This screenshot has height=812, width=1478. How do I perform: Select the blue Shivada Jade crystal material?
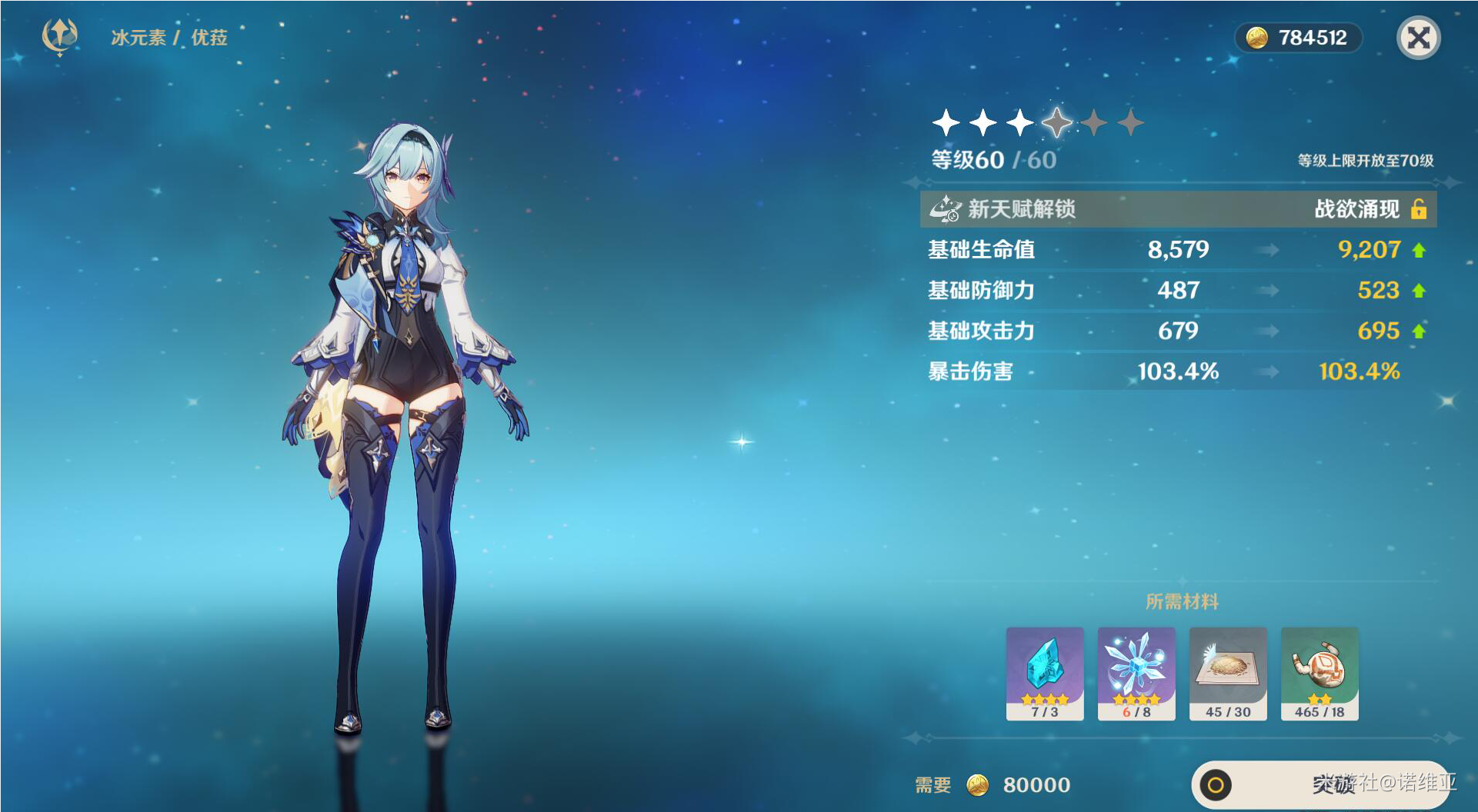[1045, 673]
